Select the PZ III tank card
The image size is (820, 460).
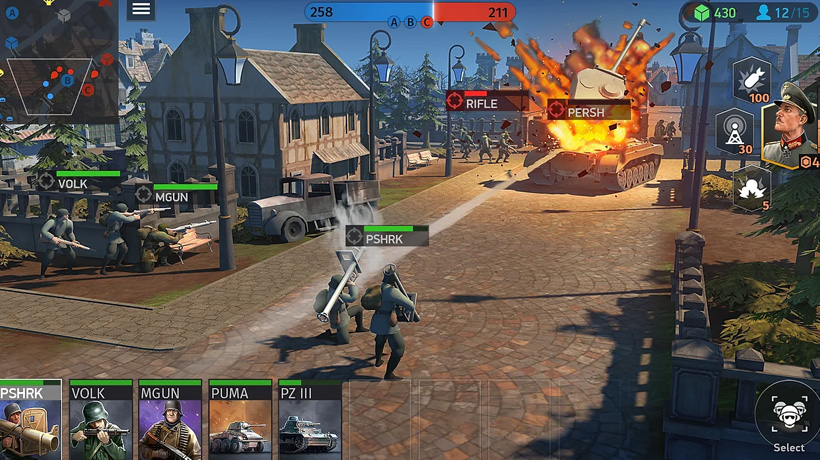(310, 420)
